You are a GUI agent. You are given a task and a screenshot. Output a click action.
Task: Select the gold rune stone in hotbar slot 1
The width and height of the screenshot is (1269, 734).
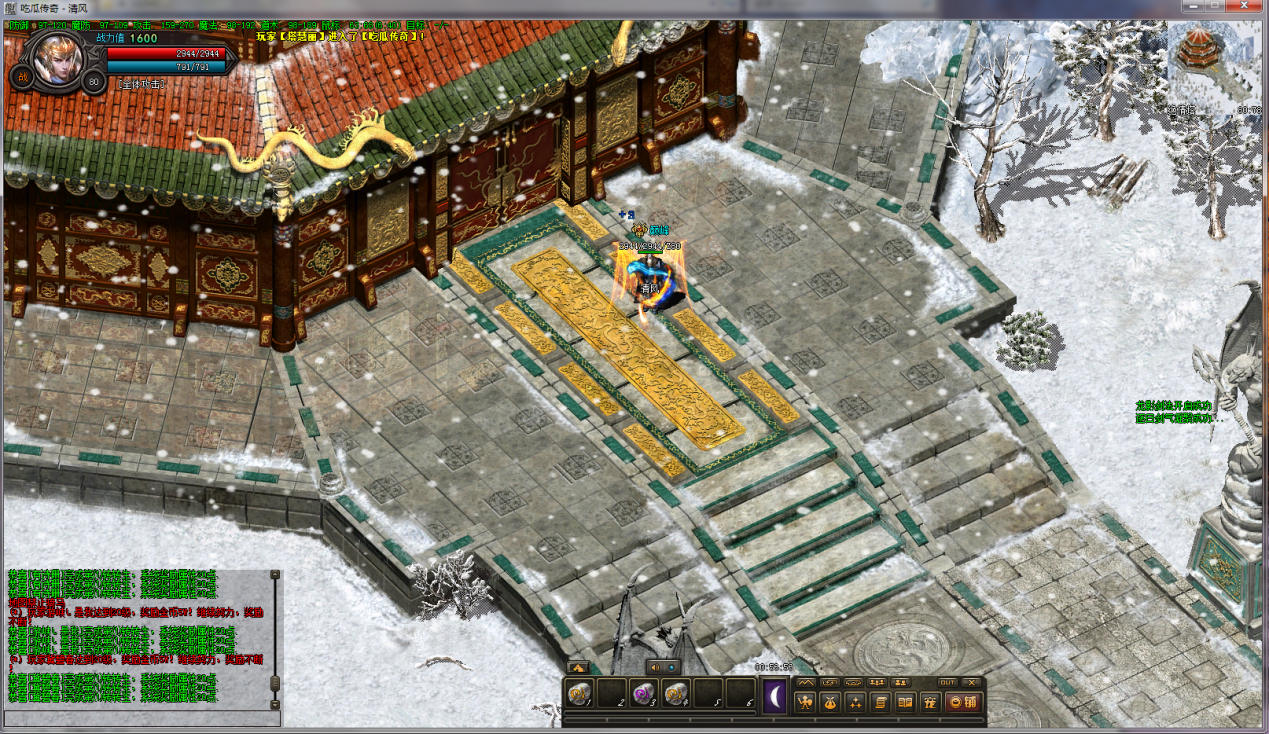click(580, 692)
